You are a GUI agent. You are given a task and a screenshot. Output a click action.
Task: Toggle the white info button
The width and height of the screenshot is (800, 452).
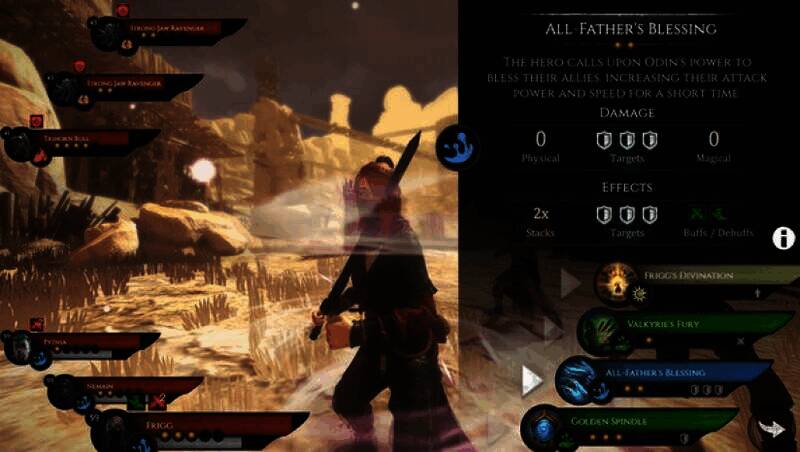tap(785, 238)
